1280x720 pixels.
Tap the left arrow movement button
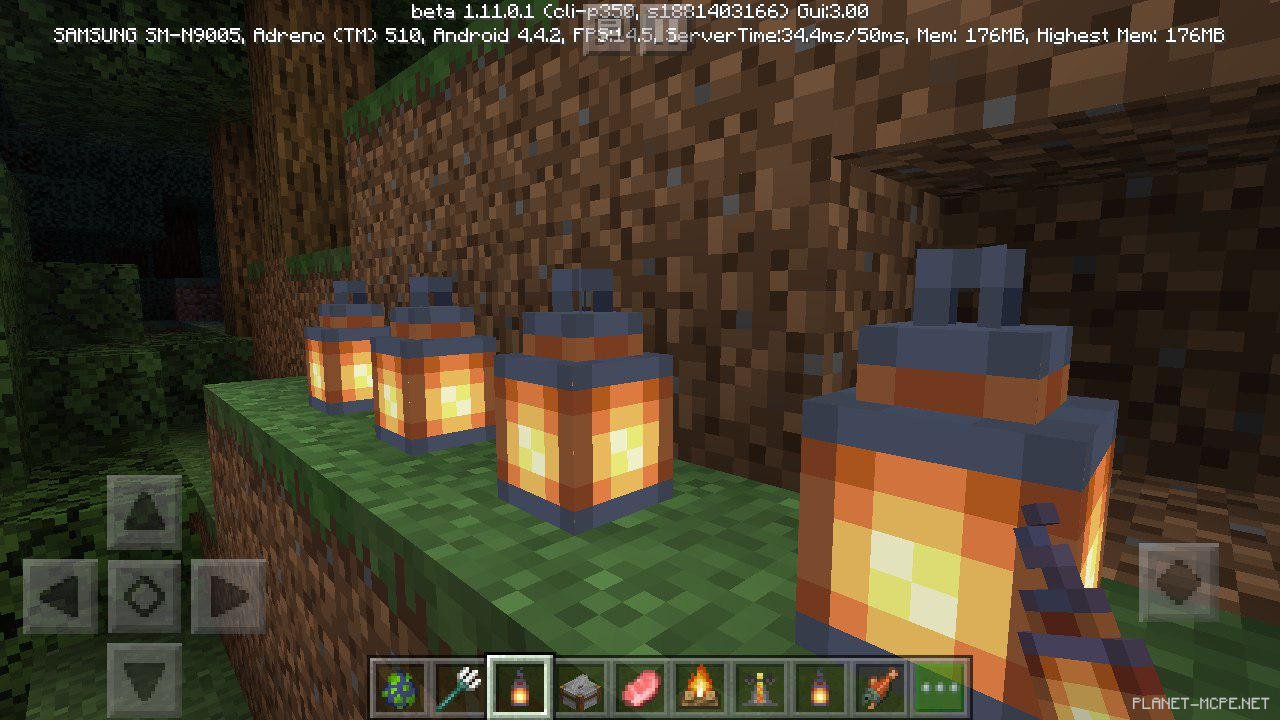click(x=60, y=597)
